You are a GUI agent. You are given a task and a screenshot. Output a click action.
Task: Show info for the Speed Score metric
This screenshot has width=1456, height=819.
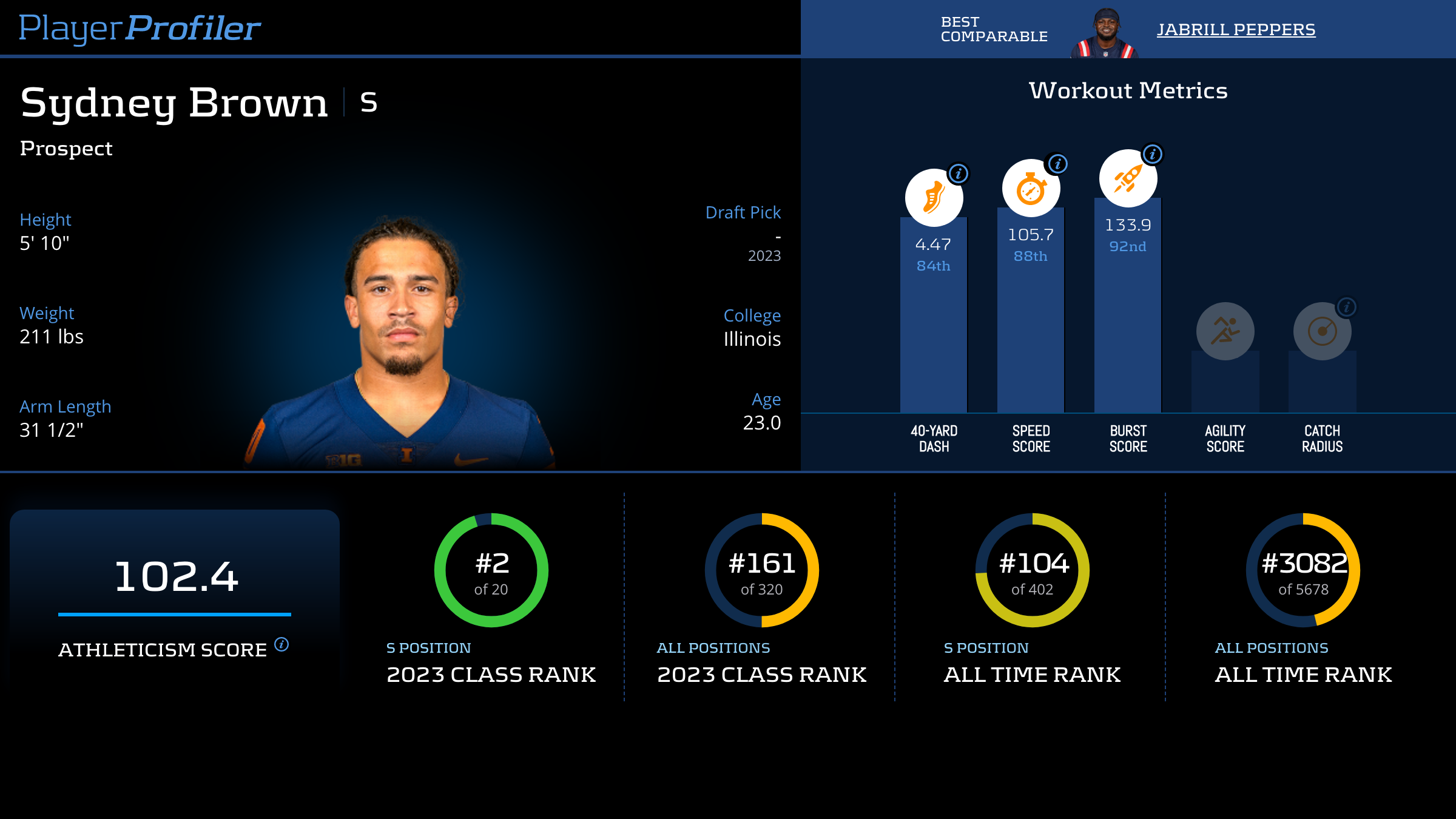1057,164
